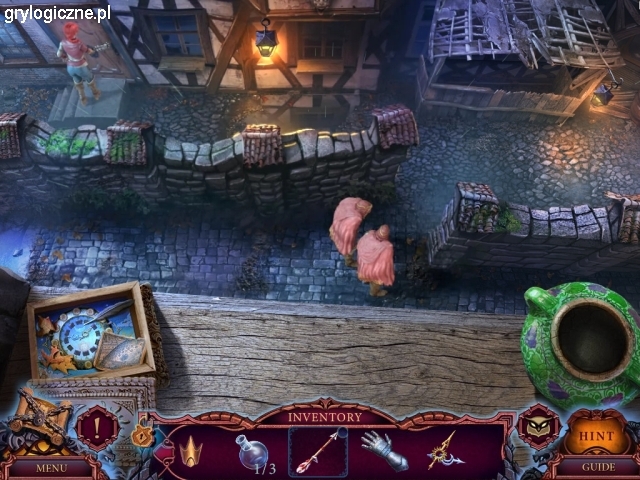
Task: Use the Hint button
Action: pyautogui.click(x=597, y=436)
